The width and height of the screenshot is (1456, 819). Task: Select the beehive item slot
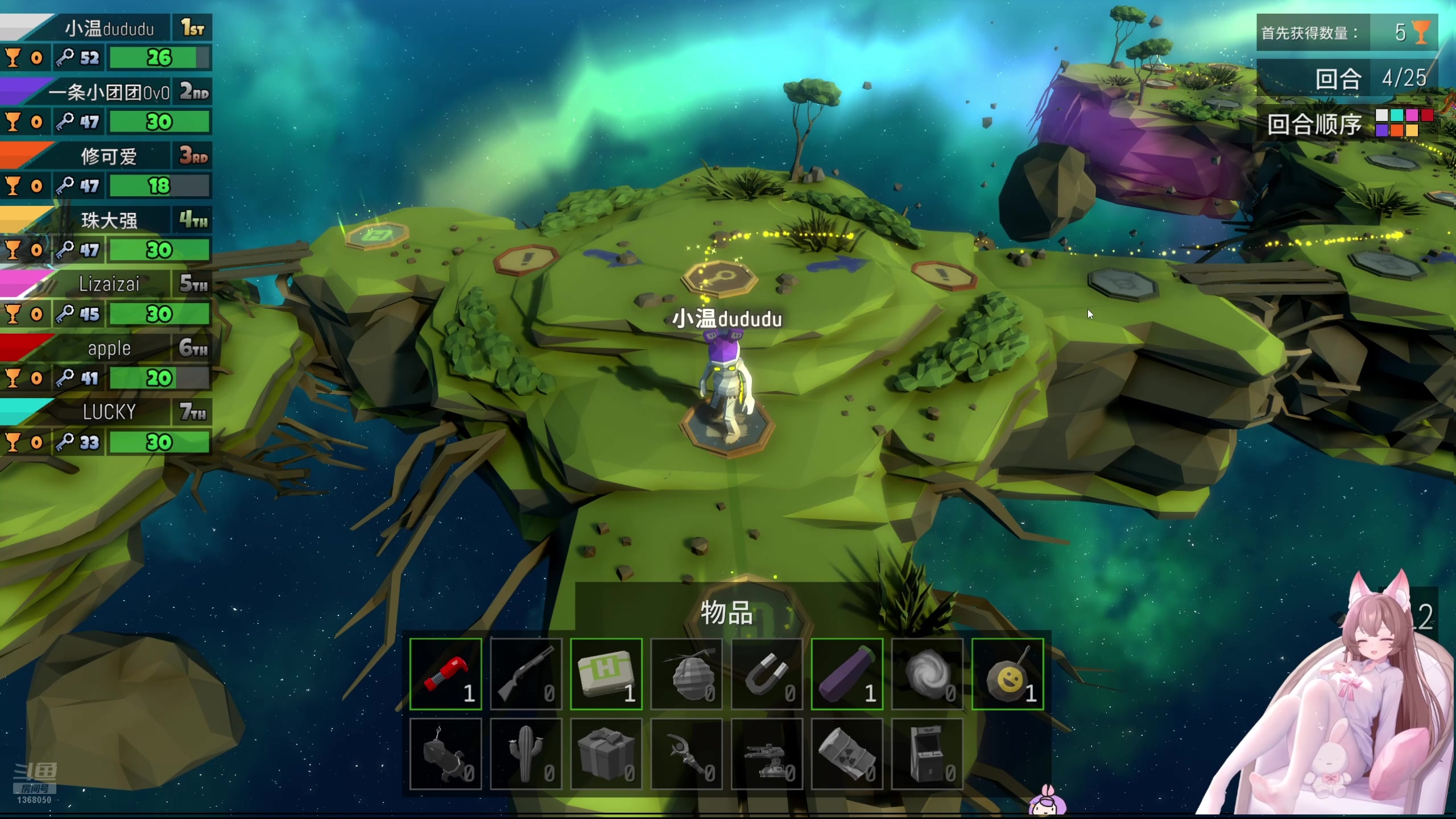pos(686,674)
